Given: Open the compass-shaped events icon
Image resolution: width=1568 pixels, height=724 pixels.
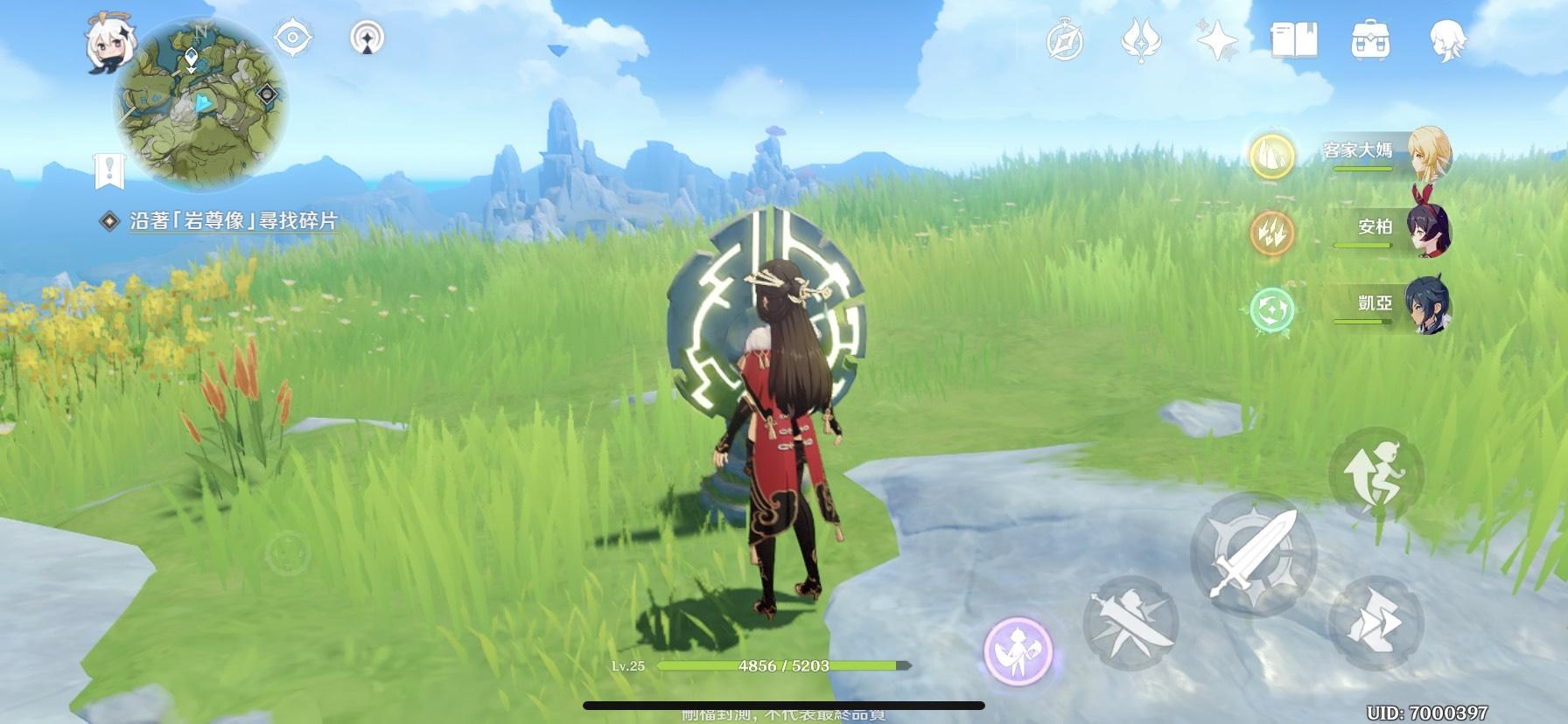Looking at the screenshot, I should [x=1065, y=41].
